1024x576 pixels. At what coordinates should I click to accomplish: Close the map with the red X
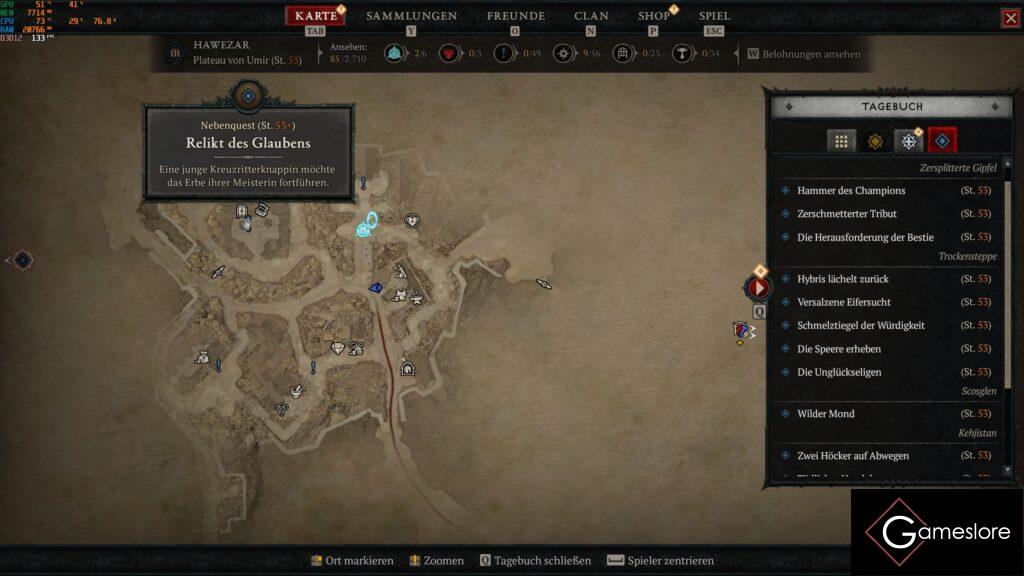(1011, 18)
